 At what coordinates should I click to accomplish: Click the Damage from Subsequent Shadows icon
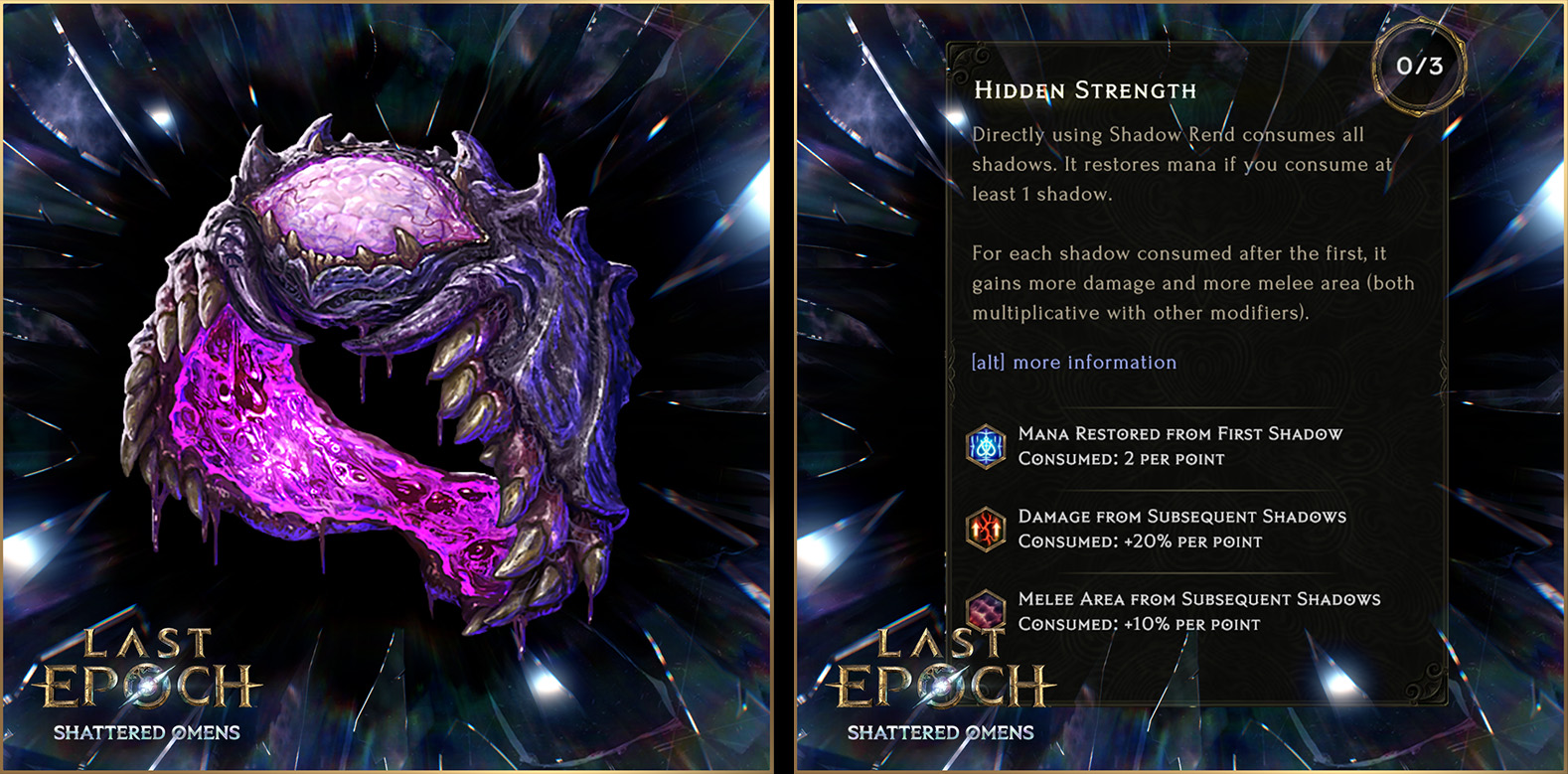pyautogui.click(x=986, y=529)
